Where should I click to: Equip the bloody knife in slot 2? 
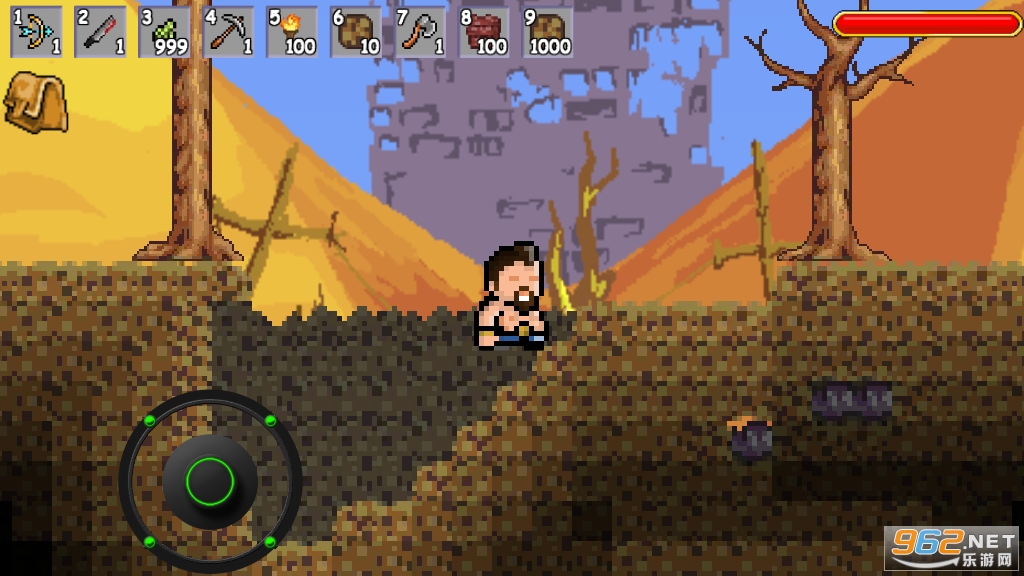point(101,32)
